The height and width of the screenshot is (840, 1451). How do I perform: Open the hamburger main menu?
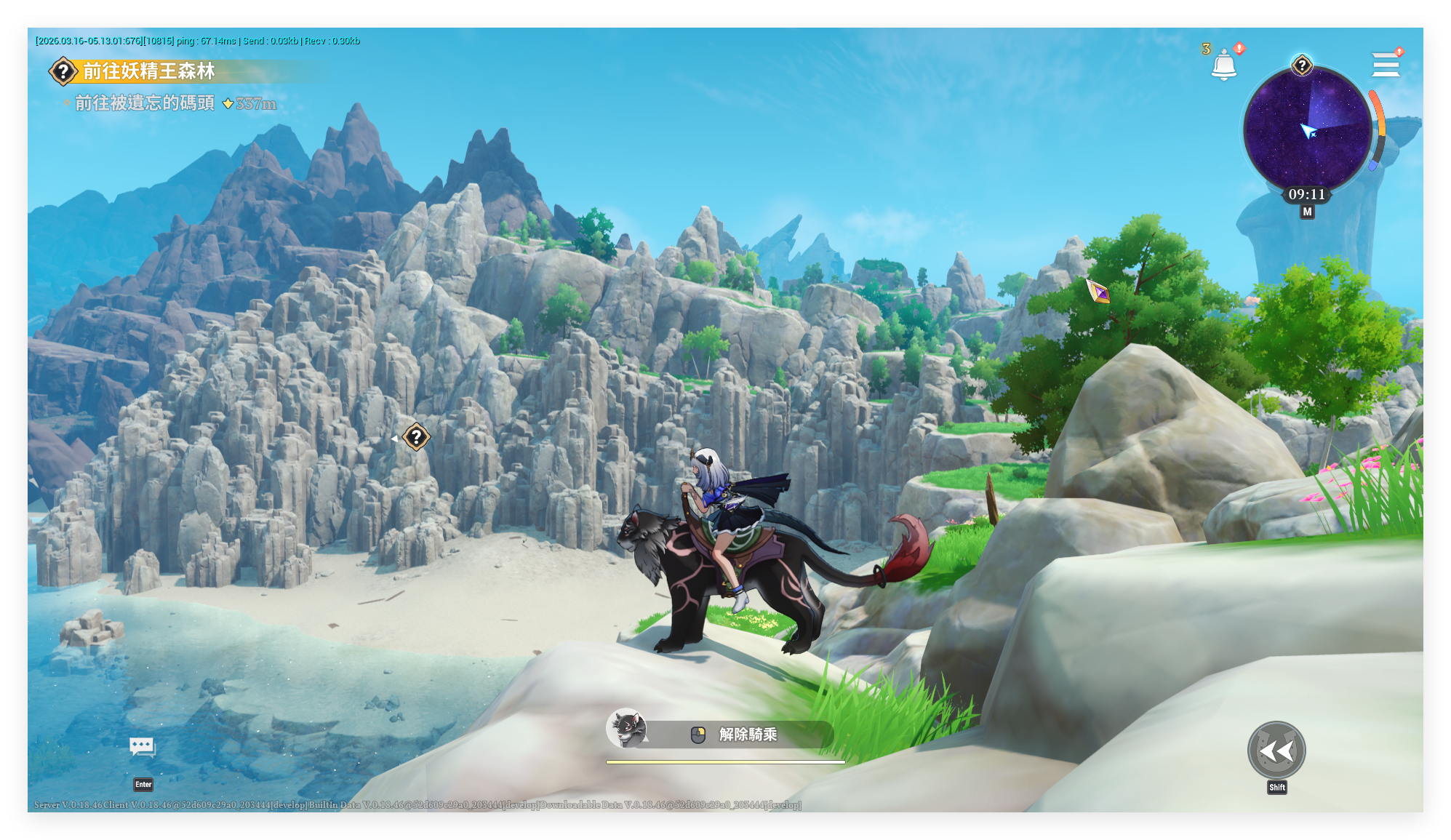click(1386, 65)
